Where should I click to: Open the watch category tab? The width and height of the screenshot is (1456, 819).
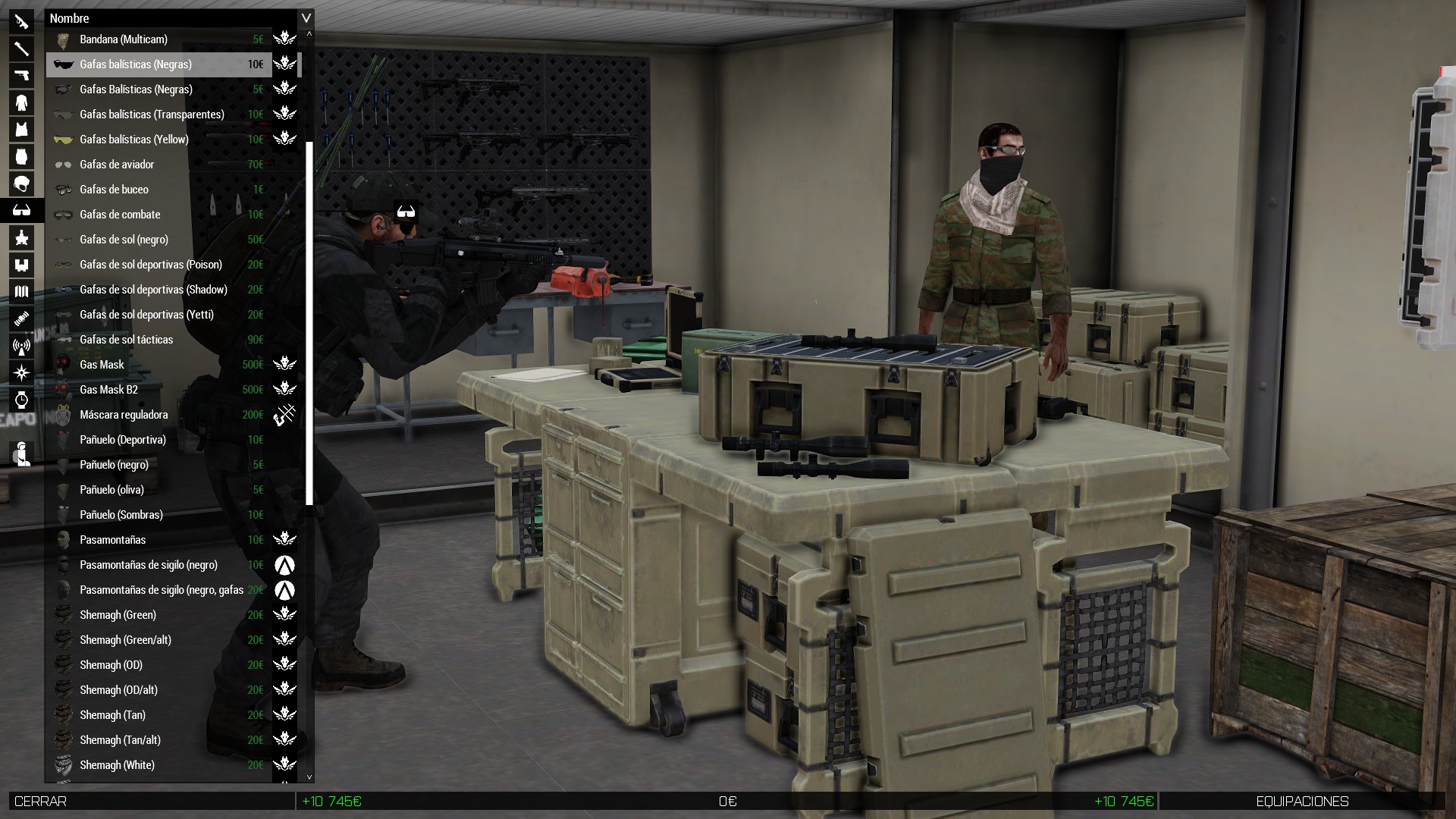tap(21, 400)
